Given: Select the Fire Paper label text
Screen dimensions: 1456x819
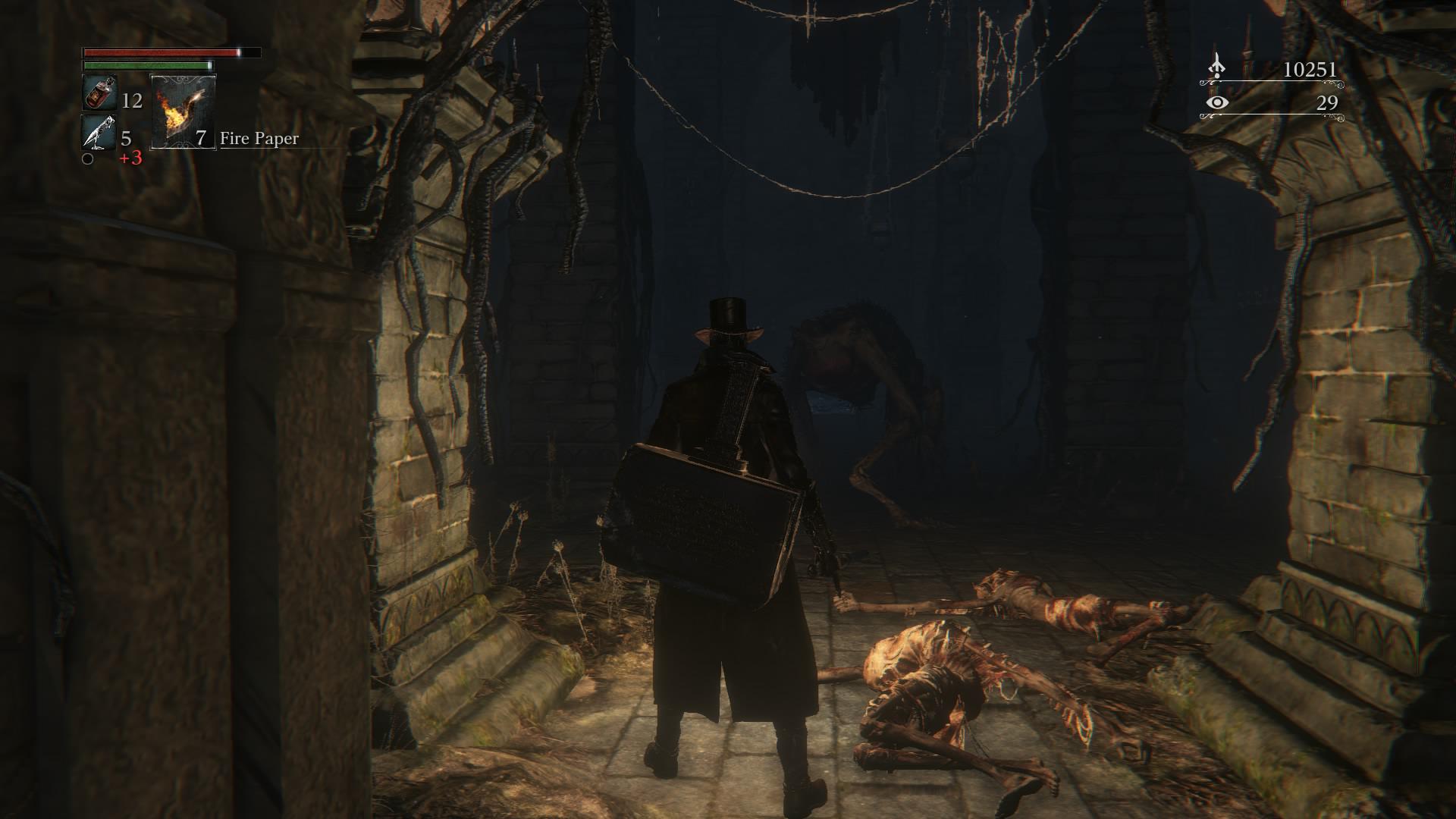Looking at the screenshot, I should pos(259,139).
